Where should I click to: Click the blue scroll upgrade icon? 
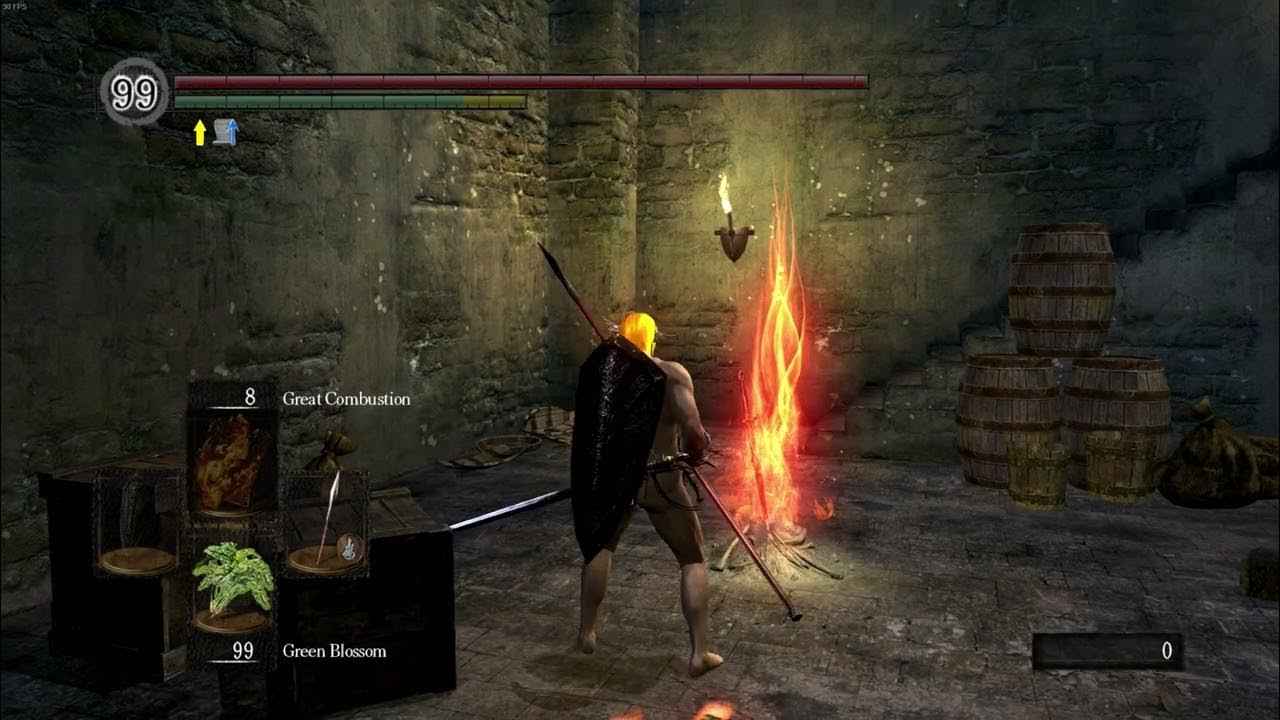click(225, 131)
